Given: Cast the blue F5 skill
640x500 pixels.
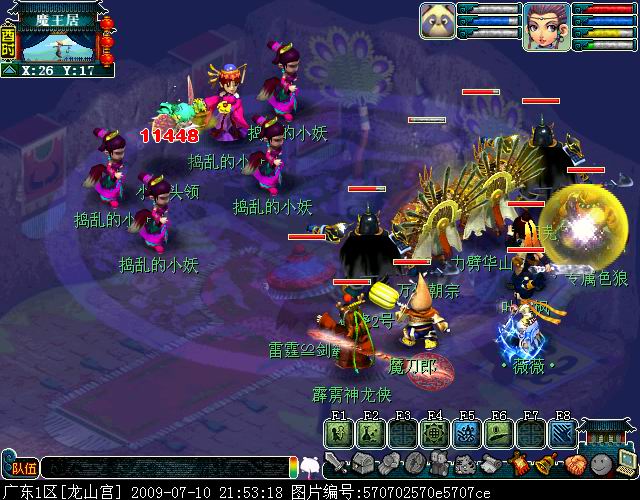Looking at the screenshot, I should [x=466, y=432].
